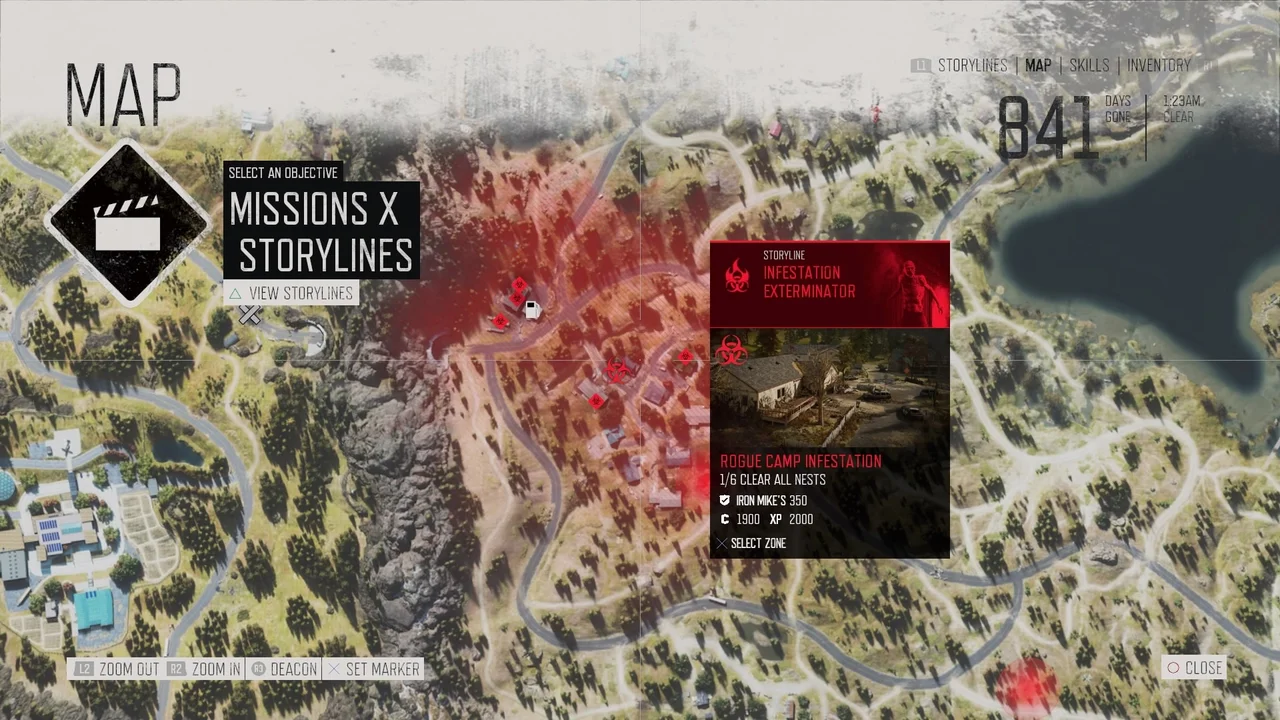Open the Infestation Exterminator biohazard icon

[x=738, y=277]
